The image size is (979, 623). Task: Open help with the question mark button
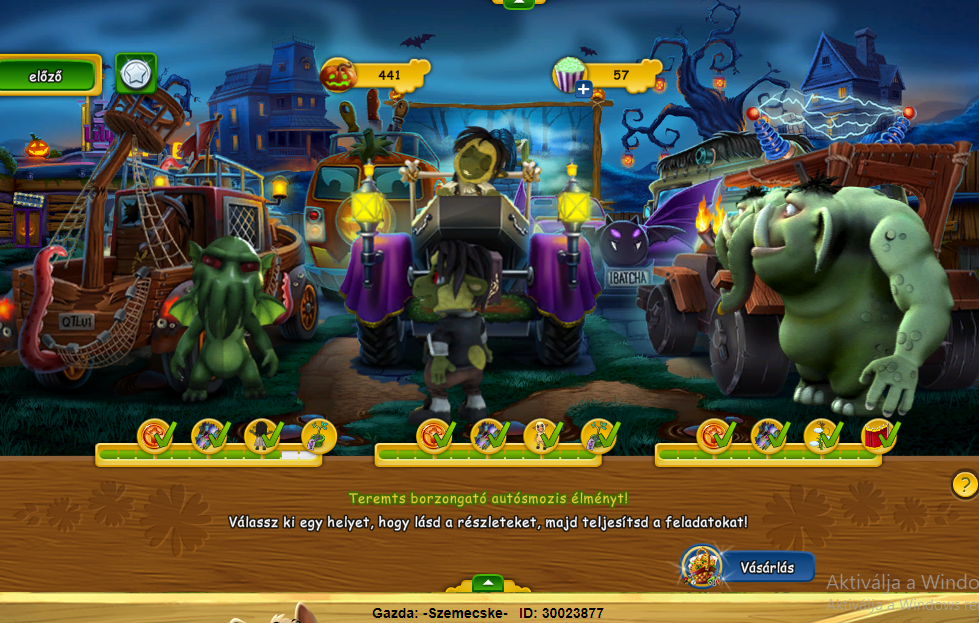(964, 485)
